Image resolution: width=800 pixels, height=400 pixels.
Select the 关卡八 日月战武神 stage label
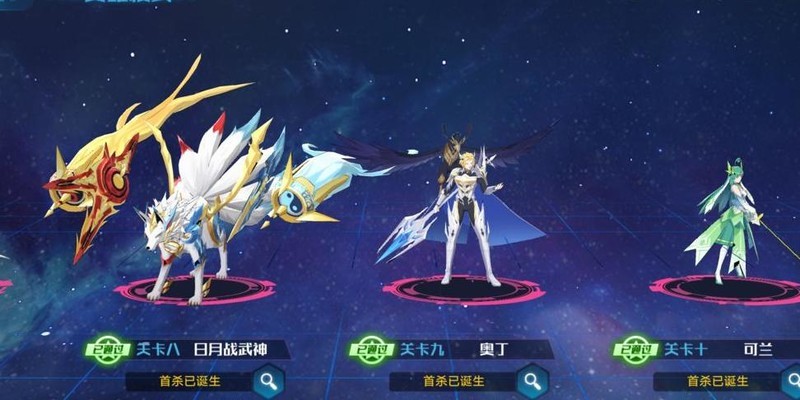coord(209,350)
